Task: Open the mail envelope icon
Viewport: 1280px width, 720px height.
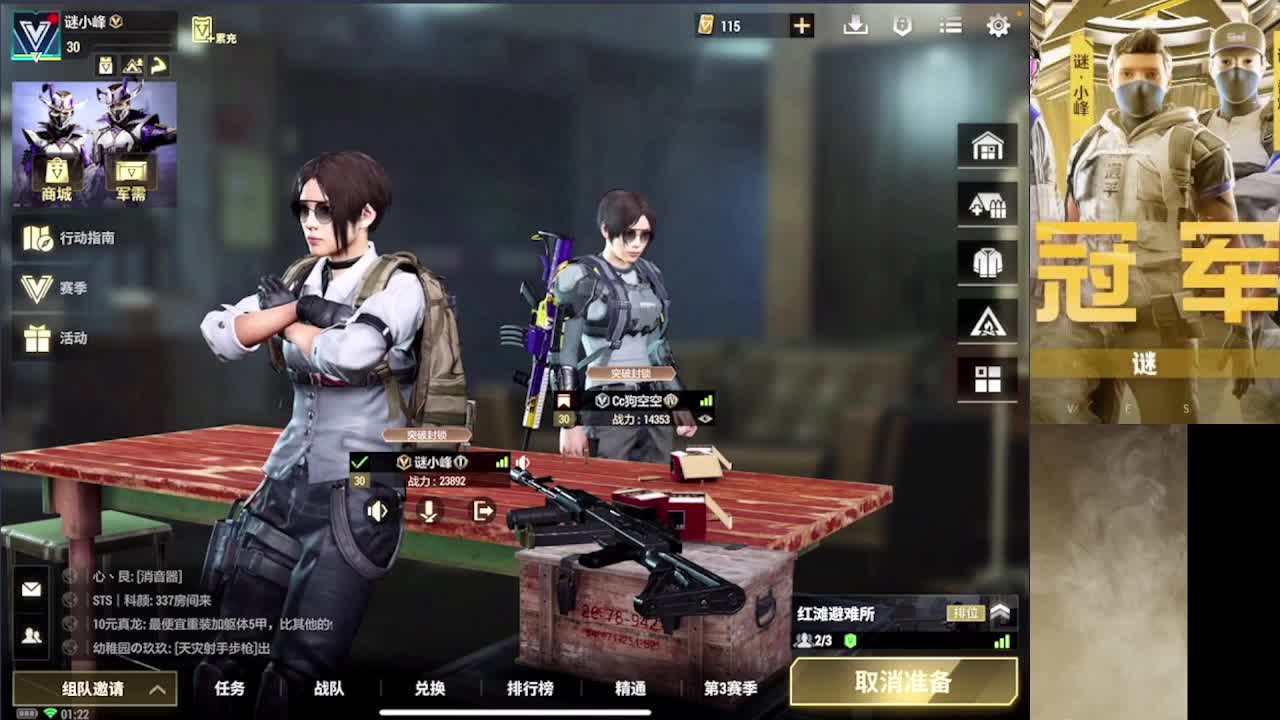Action: 34,592
